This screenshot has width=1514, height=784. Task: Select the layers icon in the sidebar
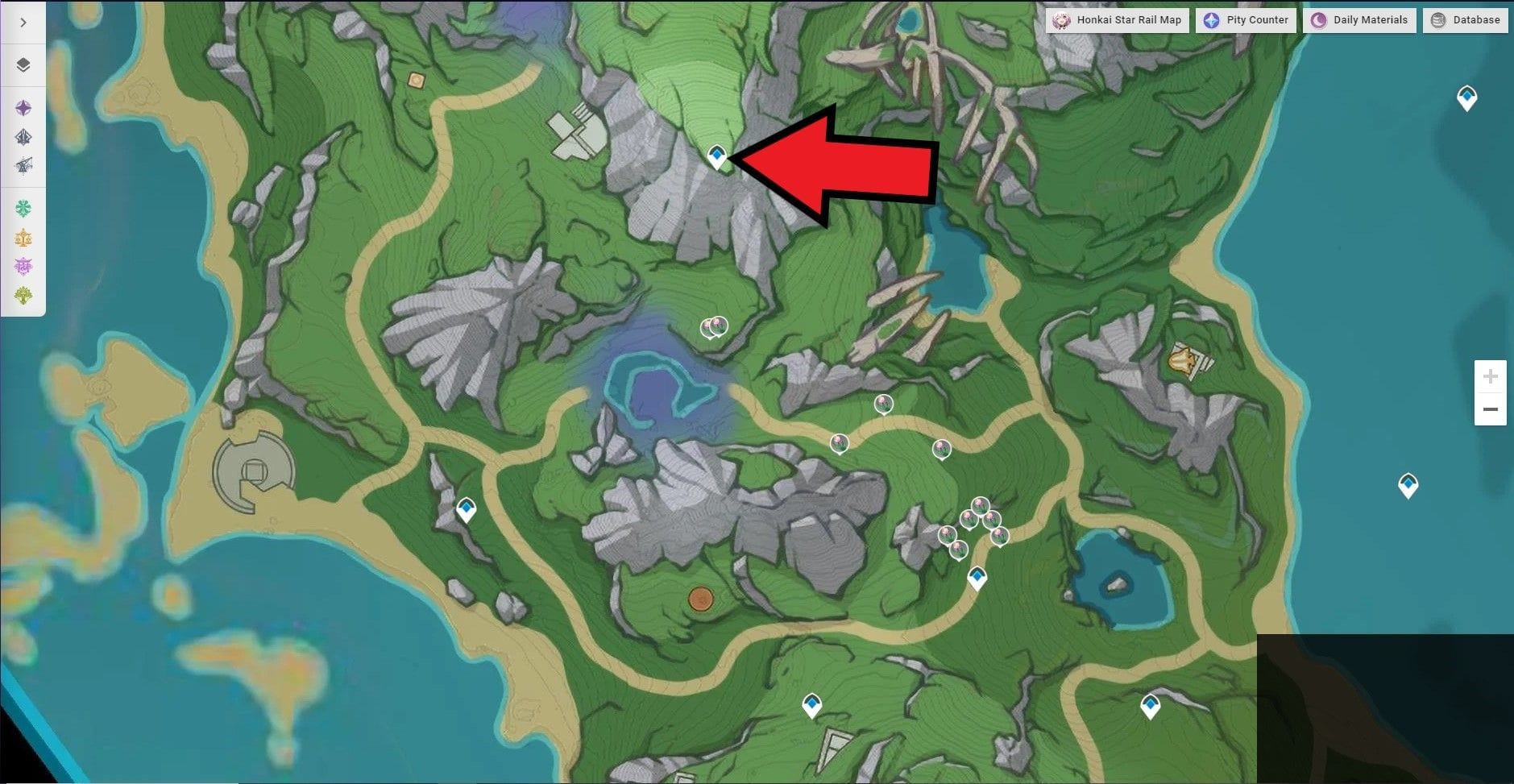coord(23,67)
